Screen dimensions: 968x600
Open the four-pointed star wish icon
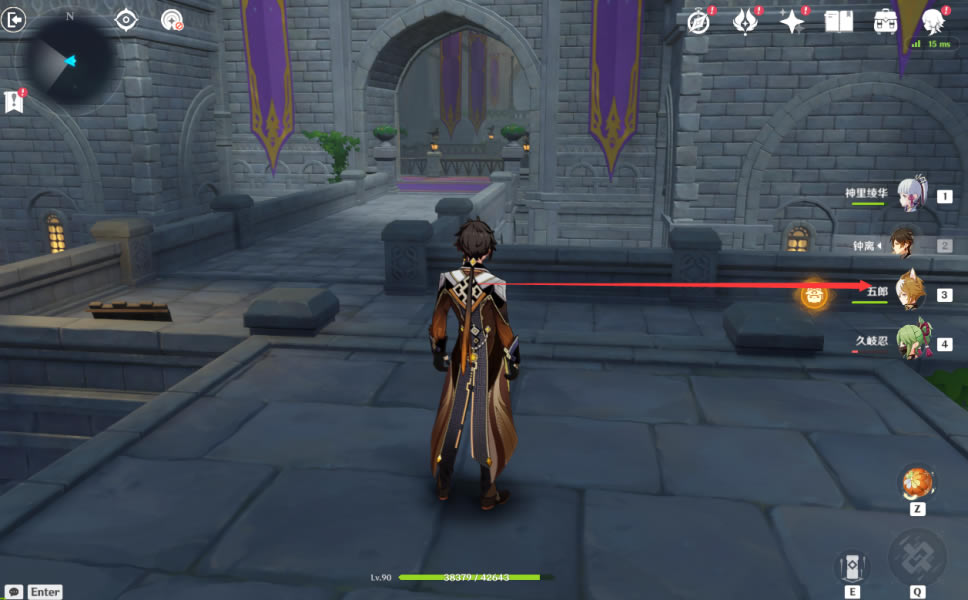[792, 22]
